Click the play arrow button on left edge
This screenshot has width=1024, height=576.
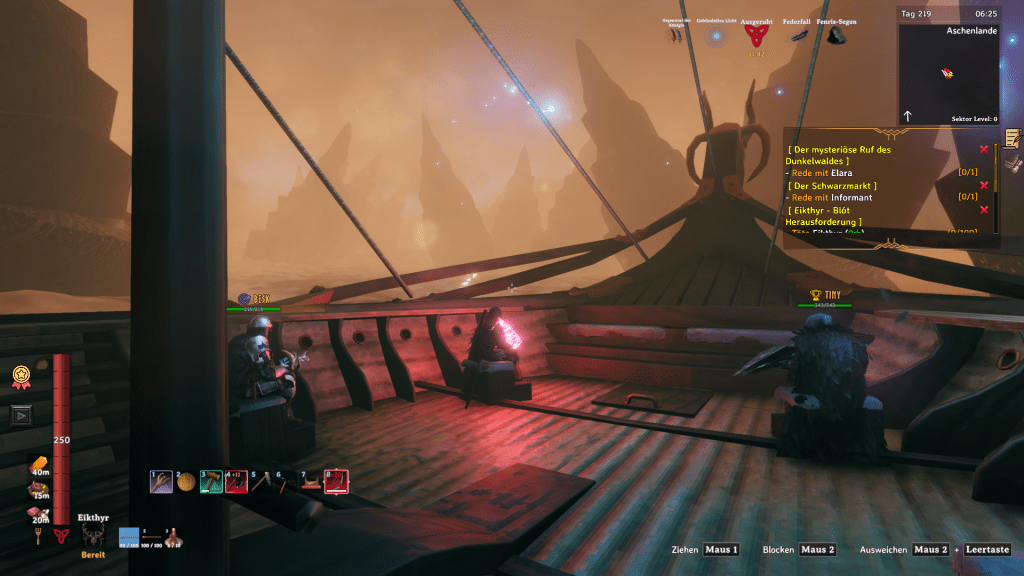(x=21, y=415)
